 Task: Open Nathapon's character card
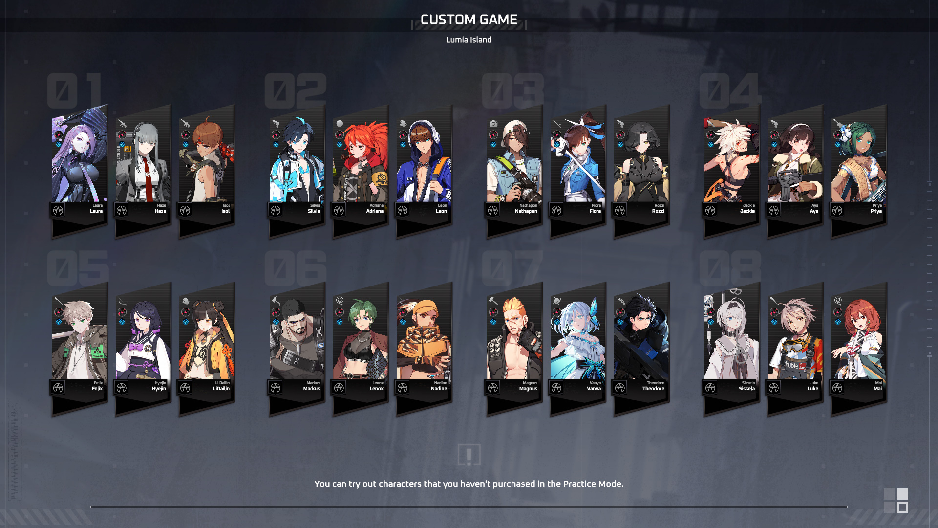click(513, 165)
